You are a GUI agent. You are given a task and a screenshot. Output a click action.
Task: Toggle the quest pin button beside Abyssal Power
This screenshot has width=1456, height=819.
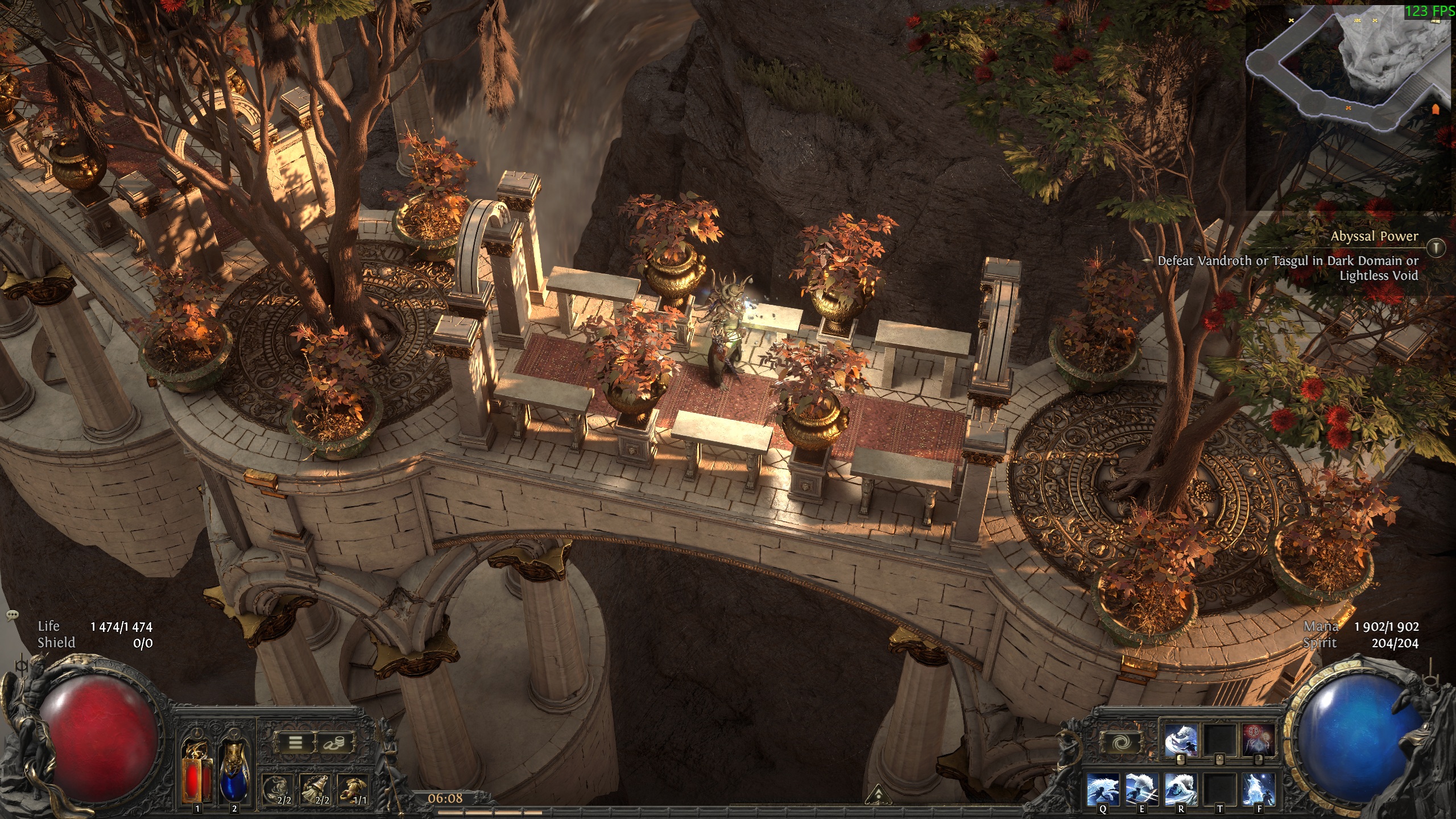coord(1436,247)
